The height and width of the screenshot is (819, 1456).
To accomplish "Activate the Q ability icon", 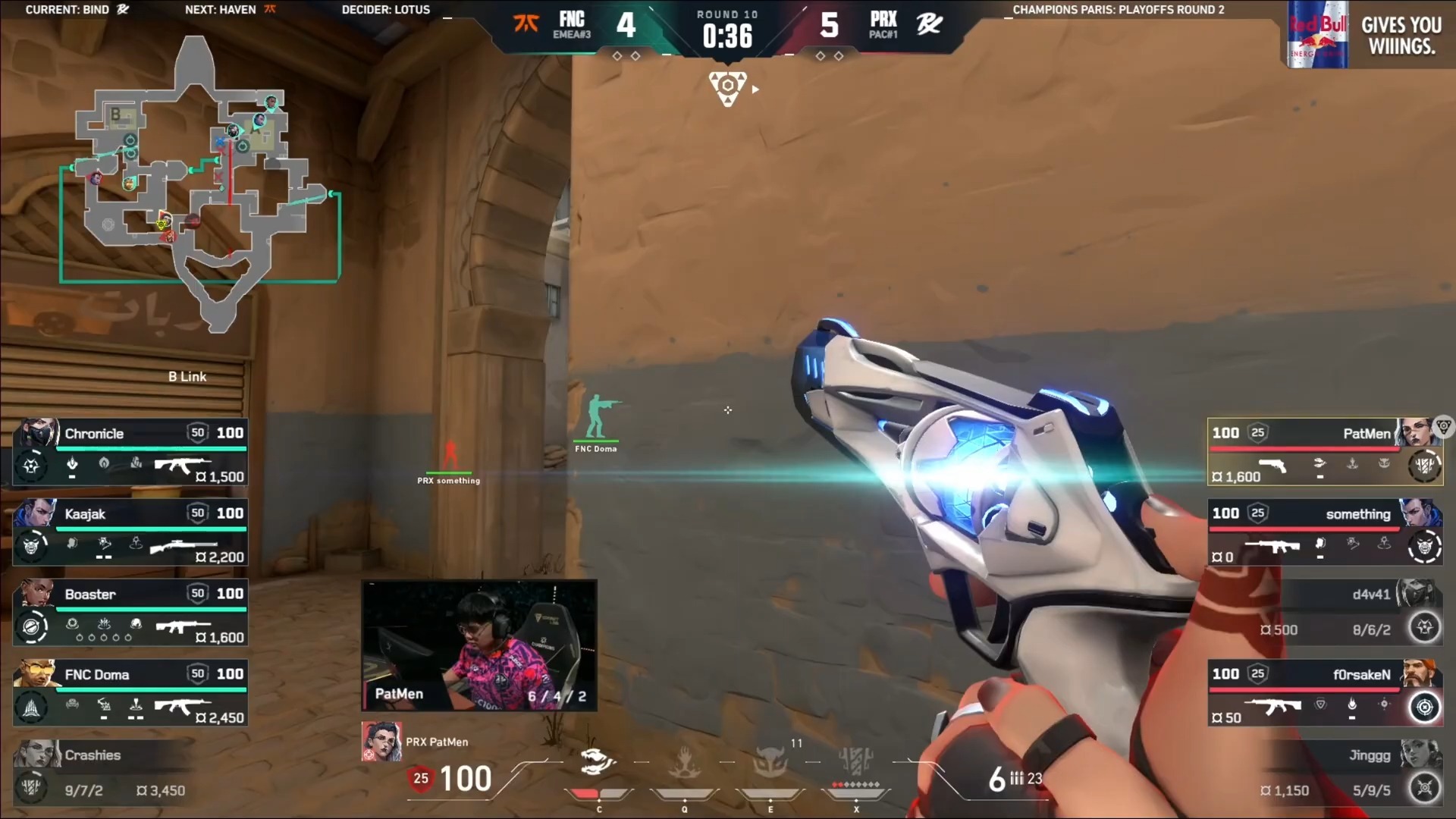I will (684, 762).
